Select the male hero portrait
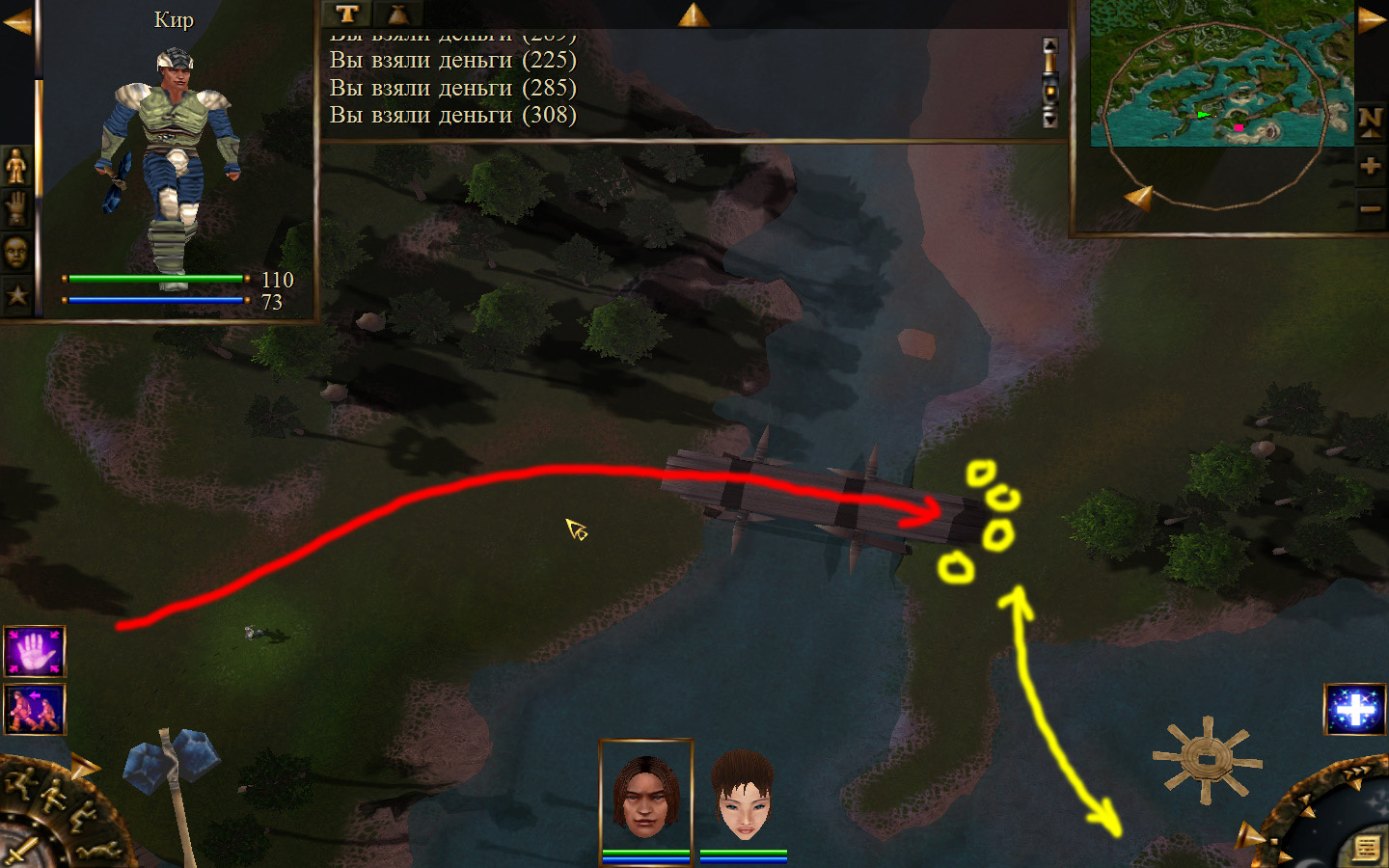Image resolution: width=1389 pixels, height=868 pixels. coord(645,795)
